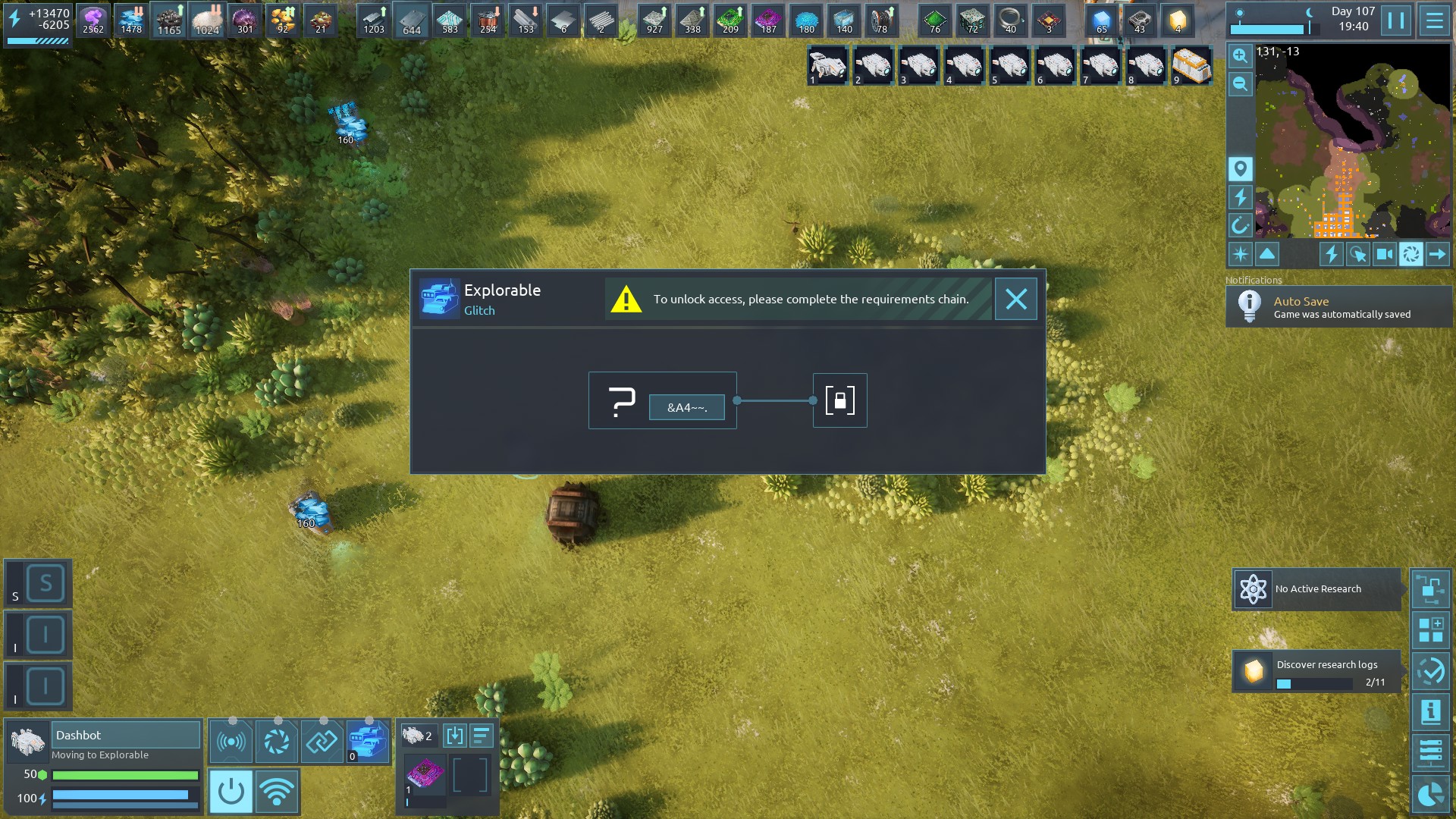The image size is (1456, 819).
Task: Select the S control group slot
Action: (45, 584)
